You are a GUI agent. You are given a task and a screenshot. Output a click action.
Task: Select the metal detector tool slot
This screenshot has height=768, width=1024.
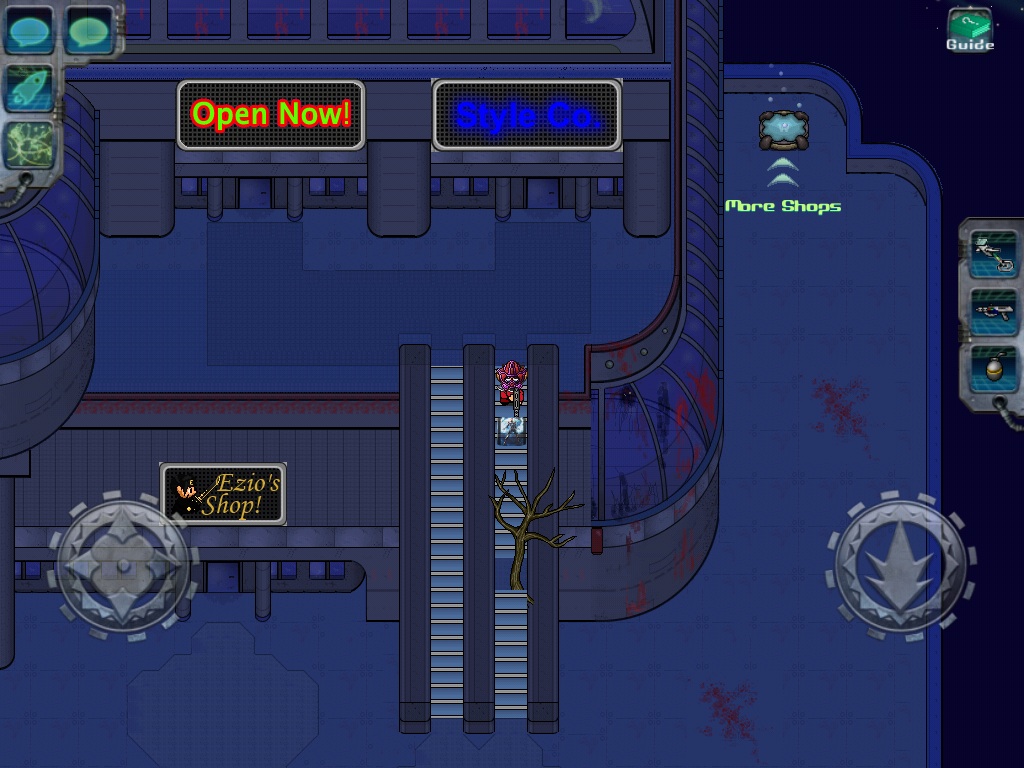[993, 254]
